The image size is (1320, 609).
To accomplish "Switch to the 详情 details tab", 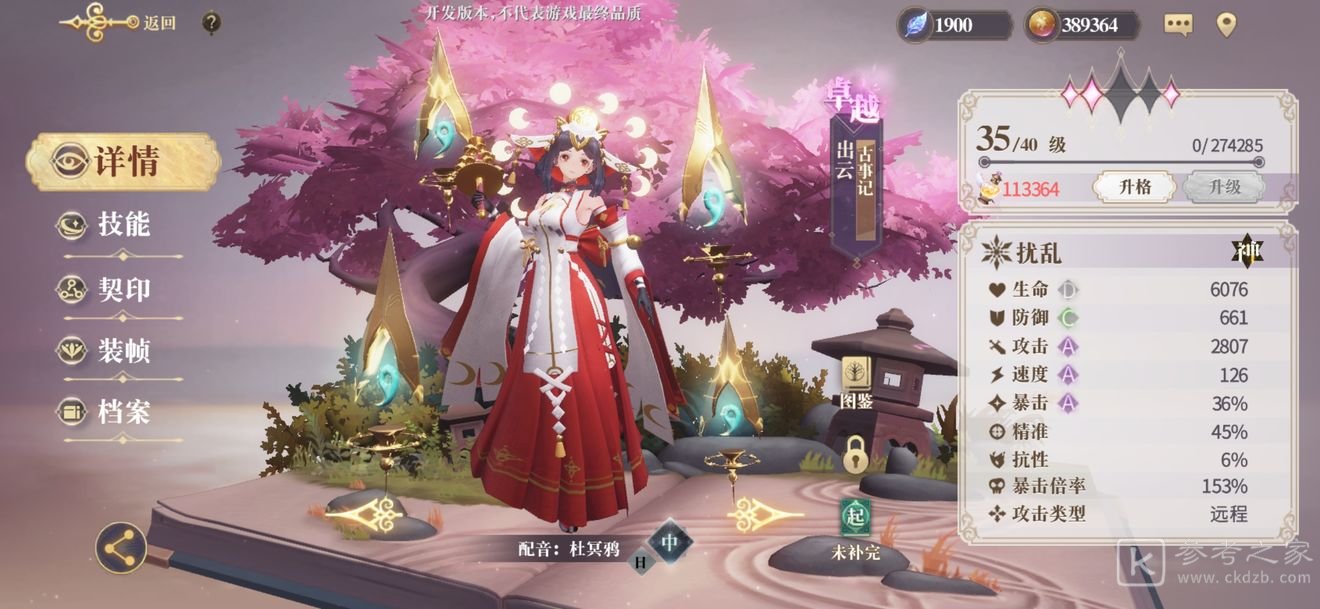I will 123,161.
